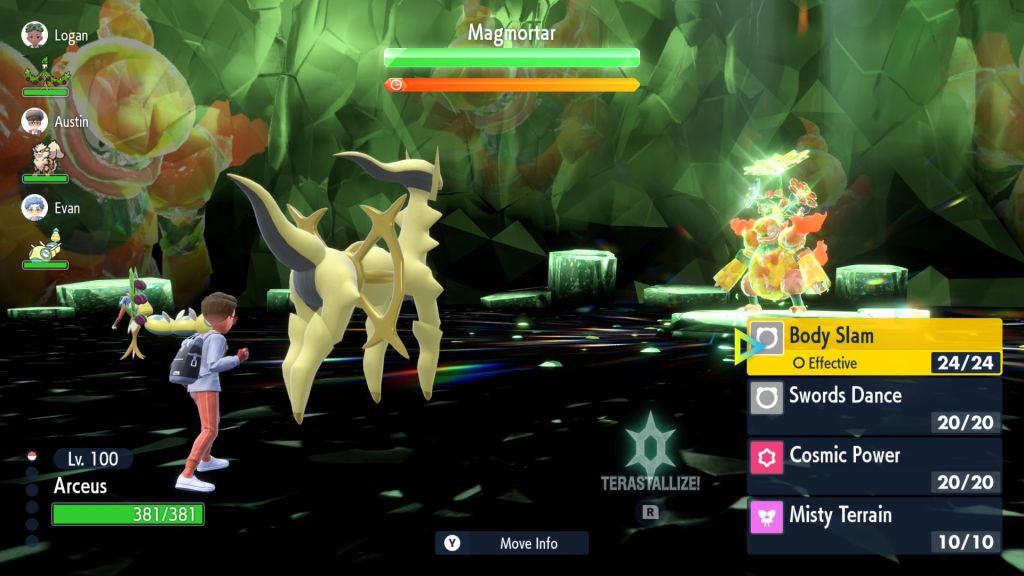Choose the Swords Dance move
This screenshot has height=576, width=1024.
tap(875, 406)
